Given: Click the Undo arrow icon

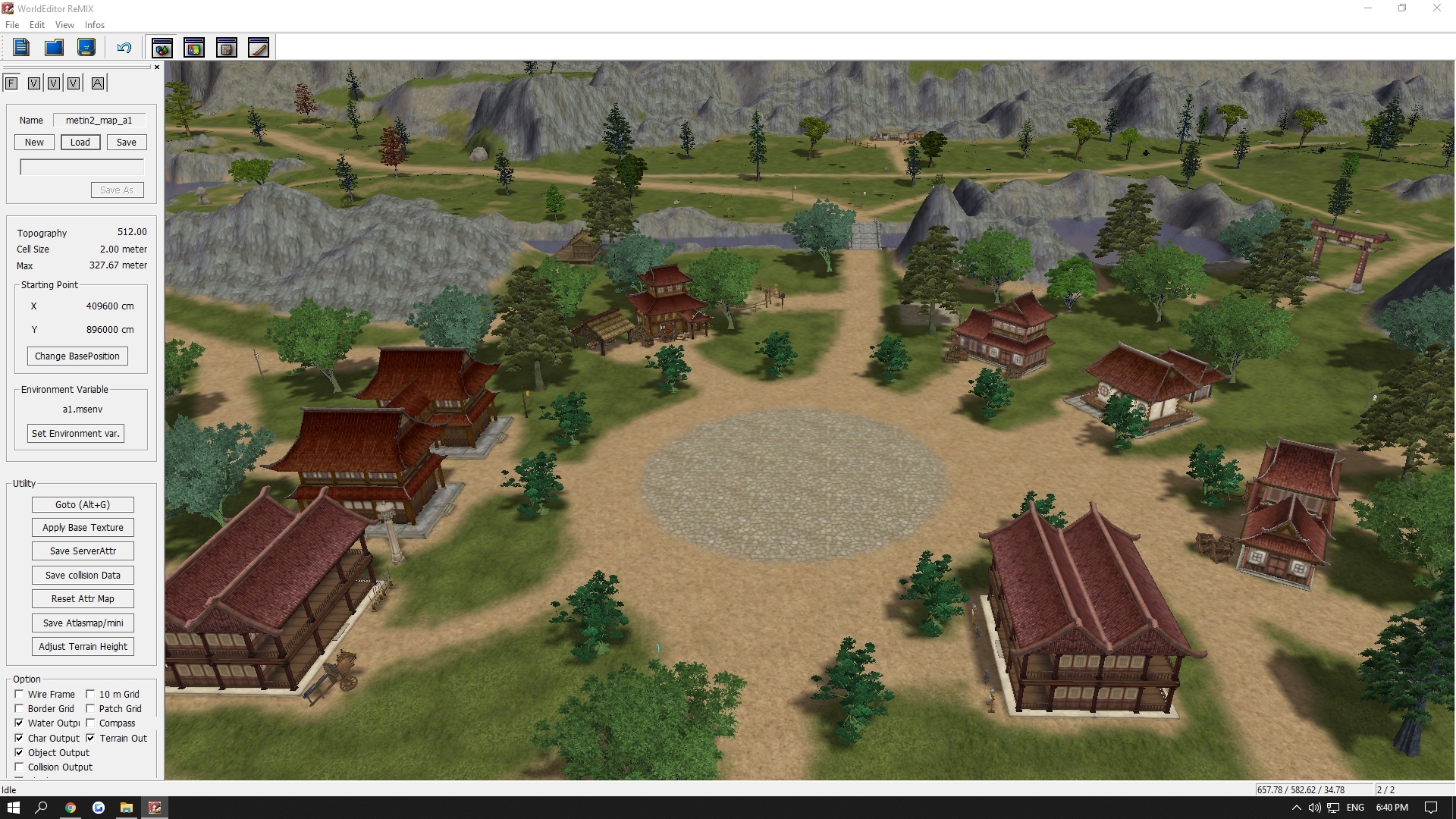Looking at the screenshot, I should (123, 47).
